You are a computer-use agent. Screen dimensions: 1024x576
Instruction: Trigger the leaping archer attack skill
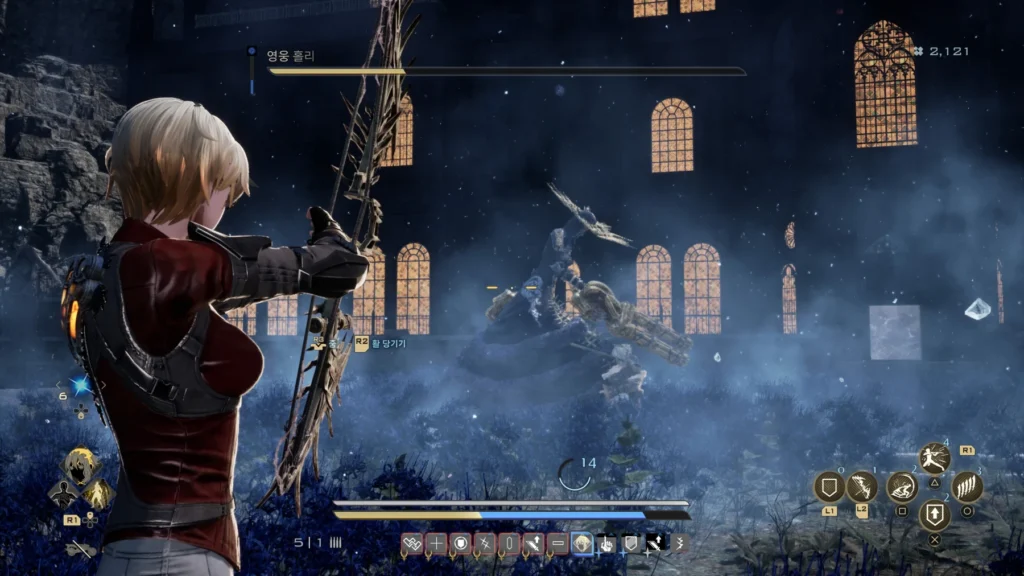(x=934, y=459)
